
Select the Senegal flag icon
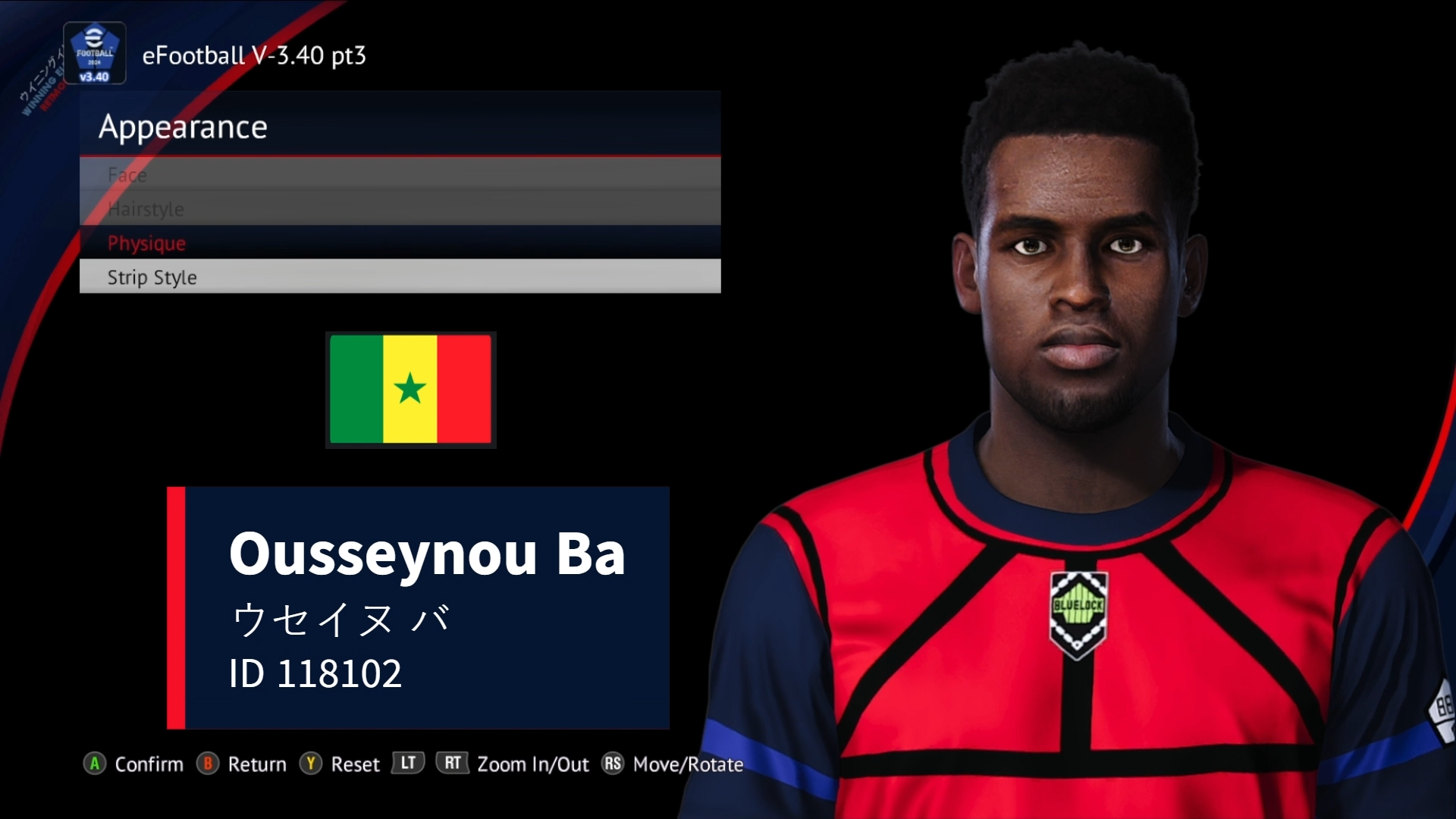tap(410, 390)
